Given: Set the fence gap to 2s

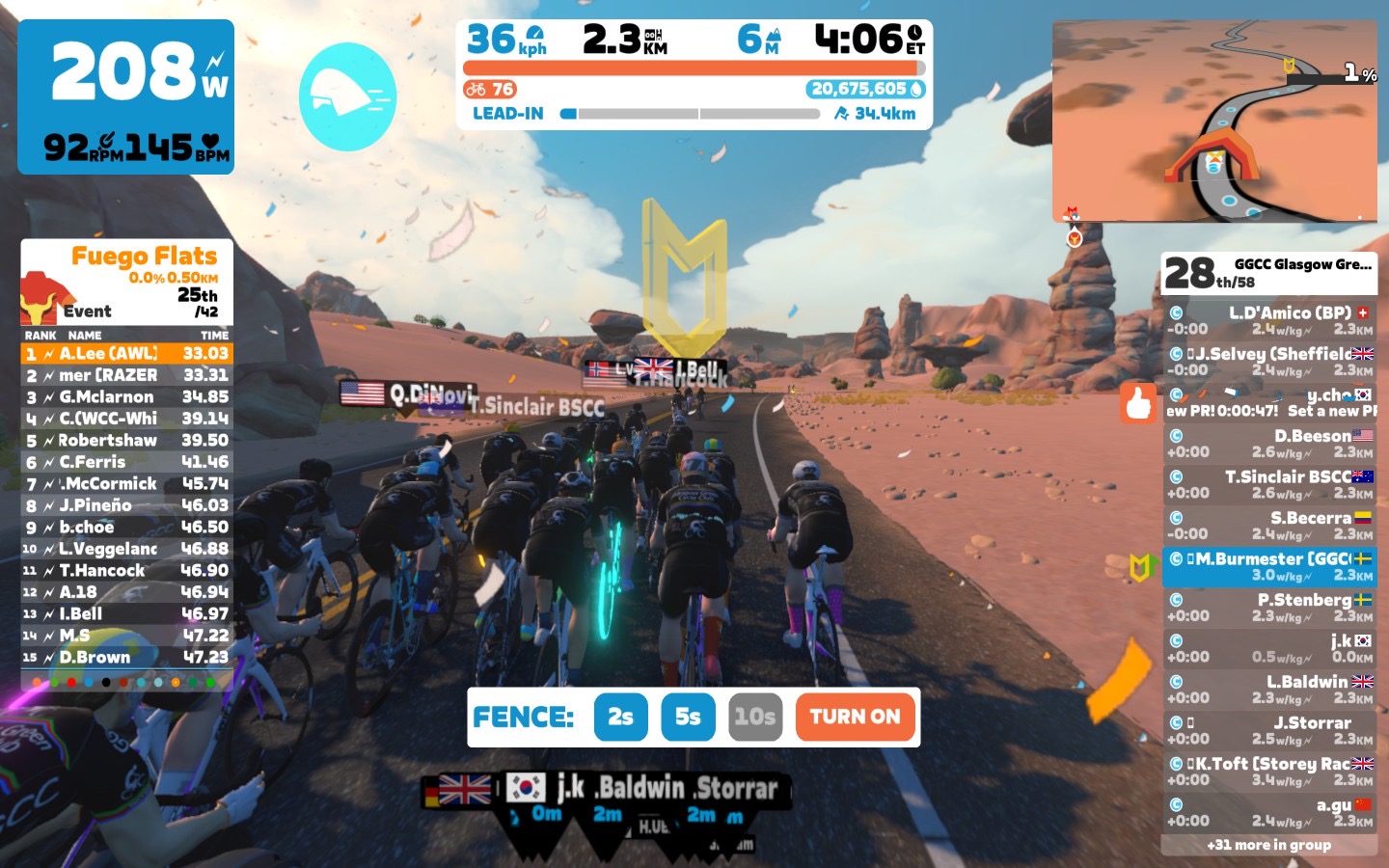Looking at the screenshot, I should 620,717.
